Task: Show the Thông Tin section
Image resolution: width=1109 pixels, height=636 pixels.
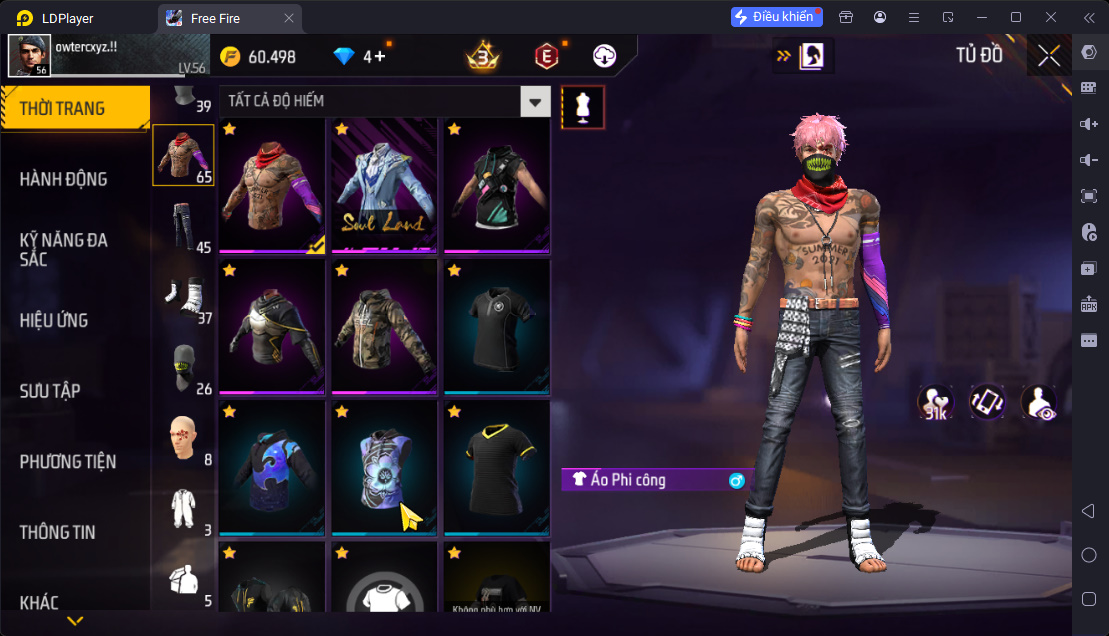Action: [58, 532]
